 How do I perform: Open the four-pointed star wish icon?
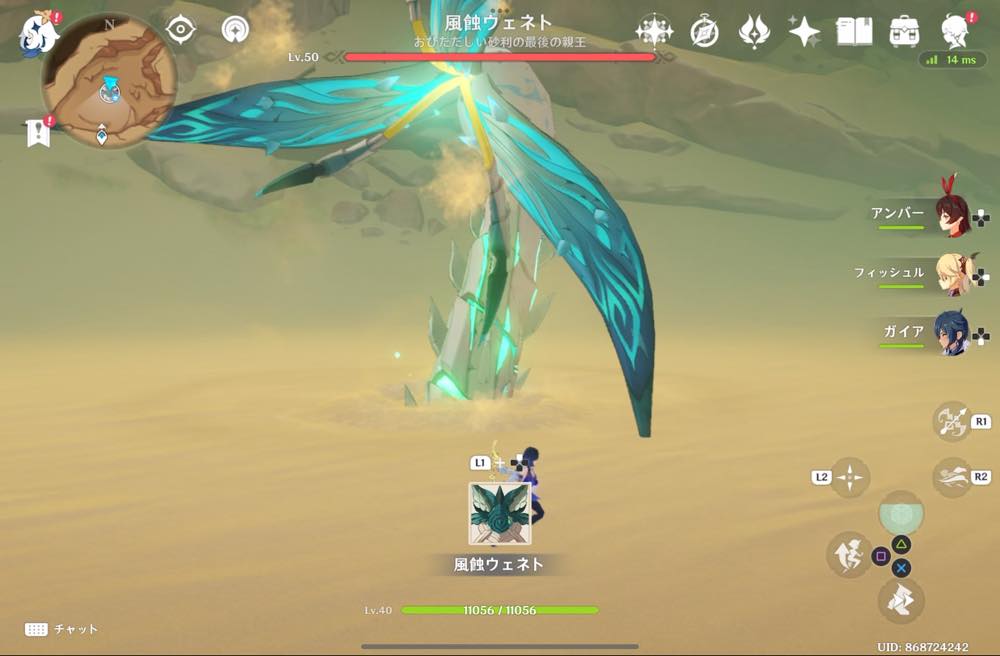(x=804, y=32)
